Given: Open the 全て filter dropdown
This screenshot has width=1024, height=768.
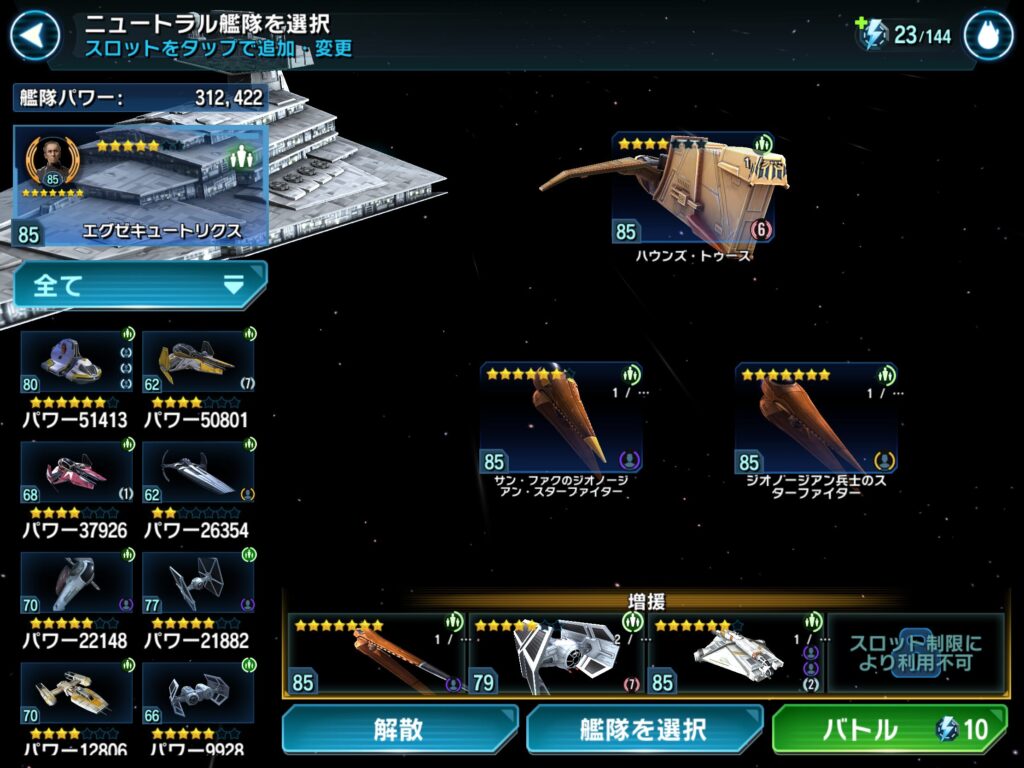Looking at the screenshot, I should 140,285.
